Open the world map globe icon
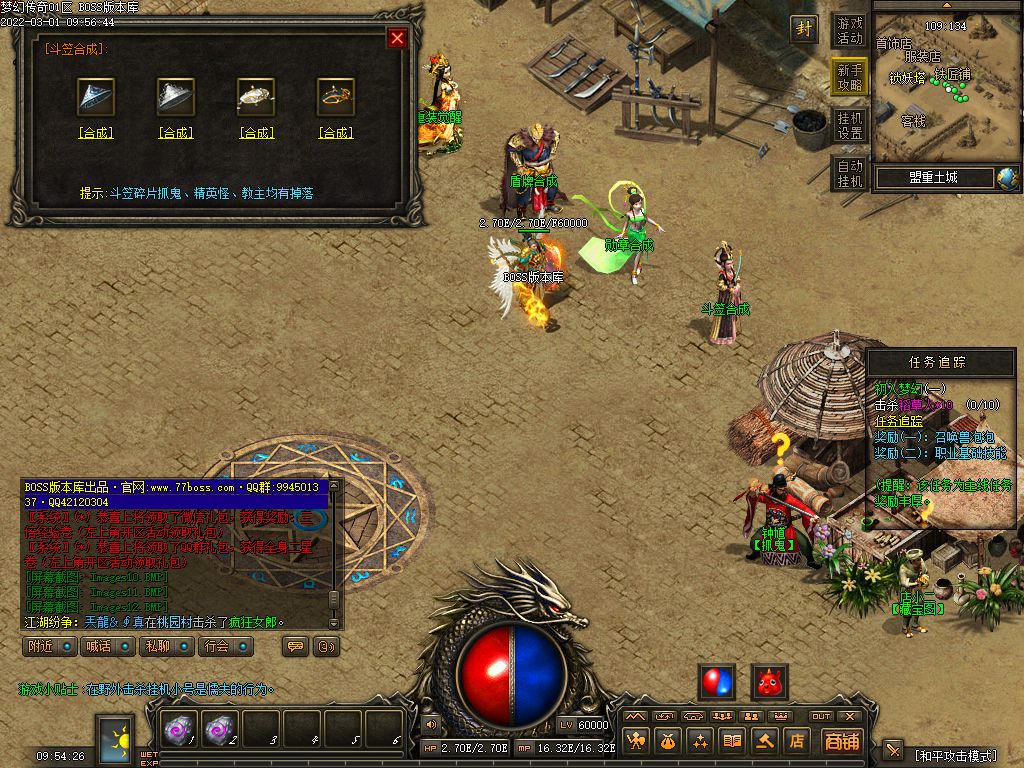 (x=1006, y=178)
